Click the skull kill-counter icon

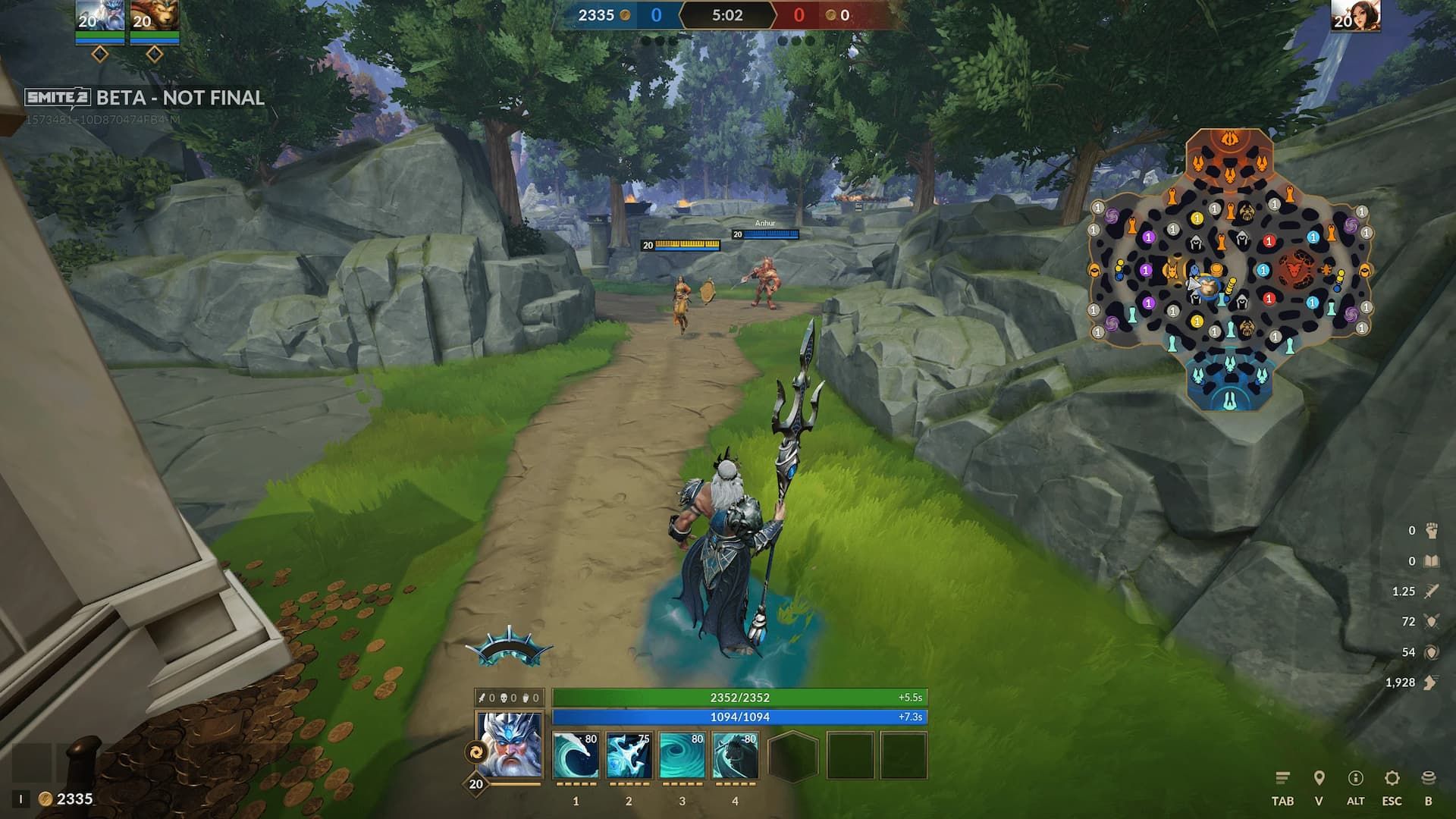tap(504, 698)
